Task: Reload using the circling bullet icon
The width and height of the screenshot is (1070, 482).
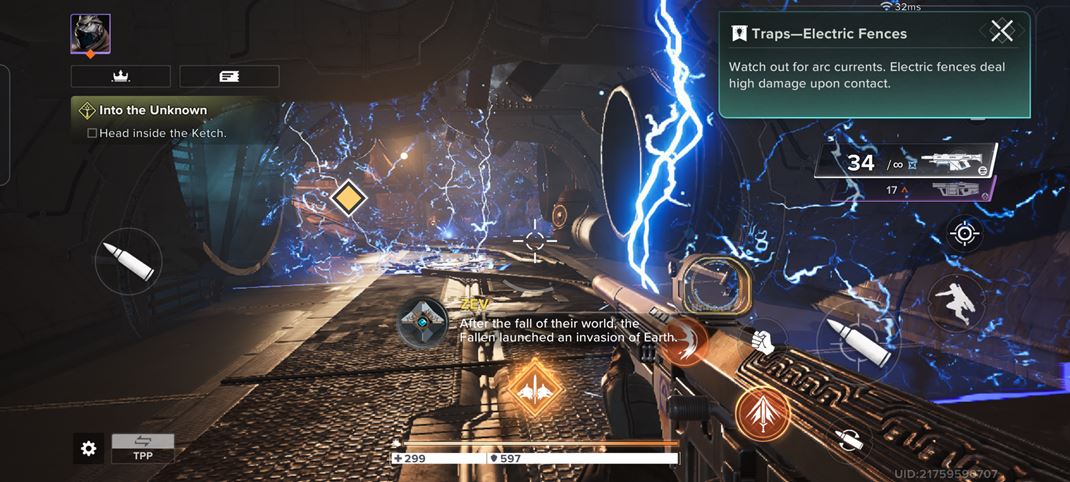Action: pos(849,441)
